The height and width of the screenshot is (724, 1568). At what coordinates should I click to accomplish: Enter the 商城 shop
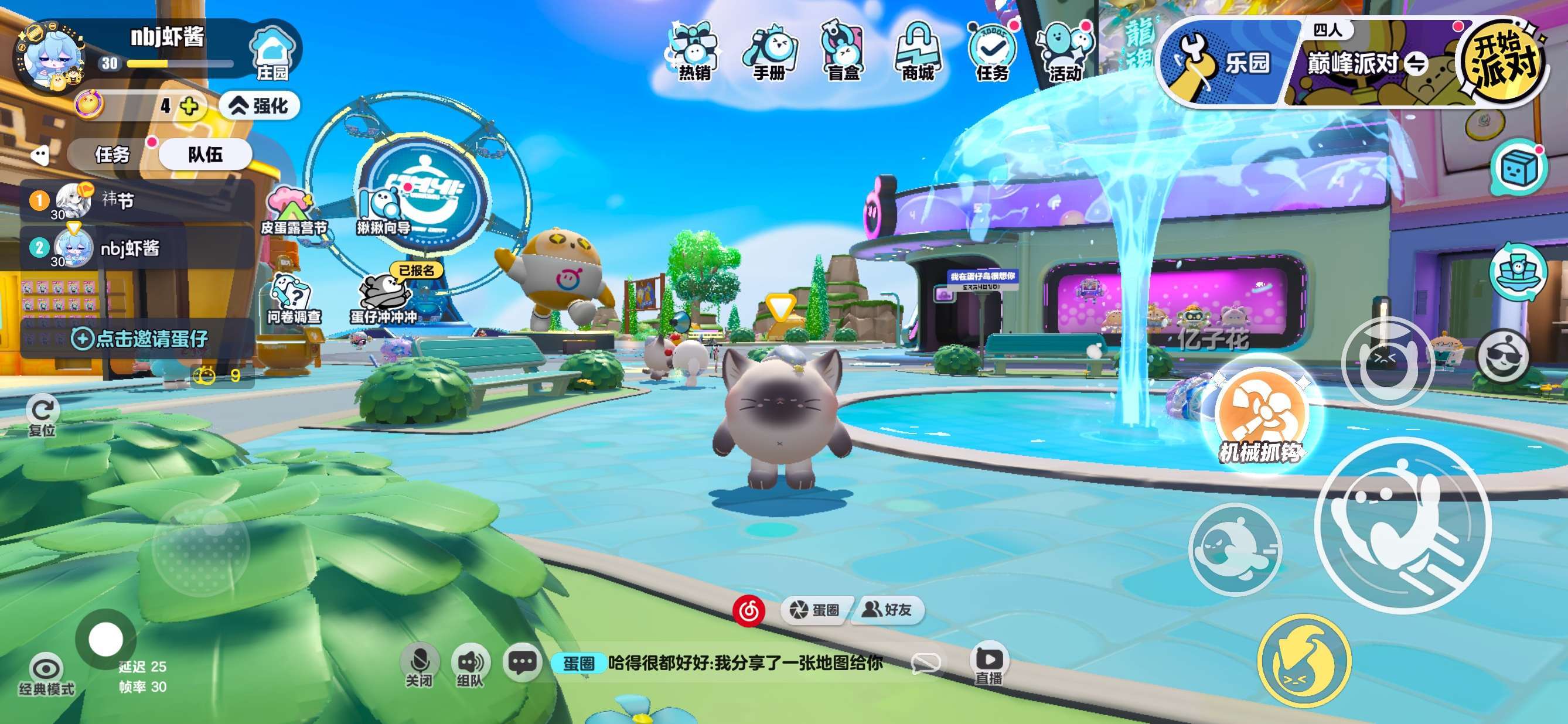918,52
